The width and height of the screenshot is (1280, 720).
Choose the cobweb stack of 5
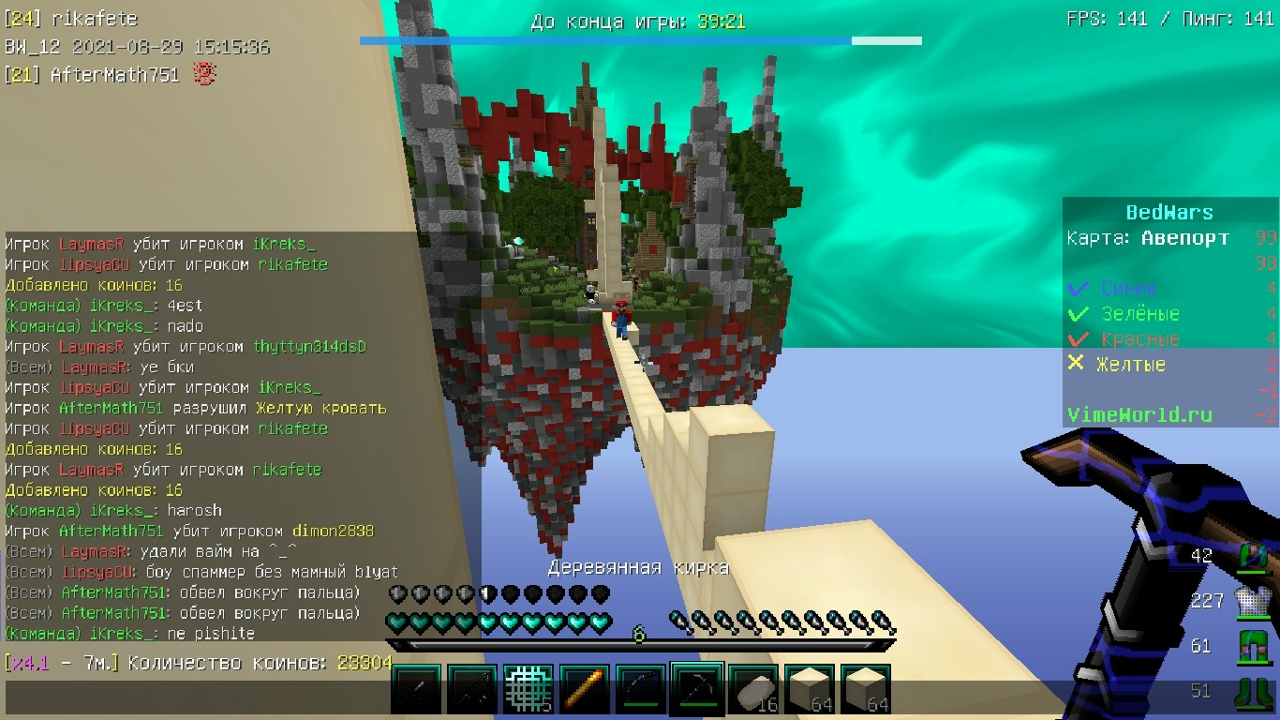pos(528,690)
